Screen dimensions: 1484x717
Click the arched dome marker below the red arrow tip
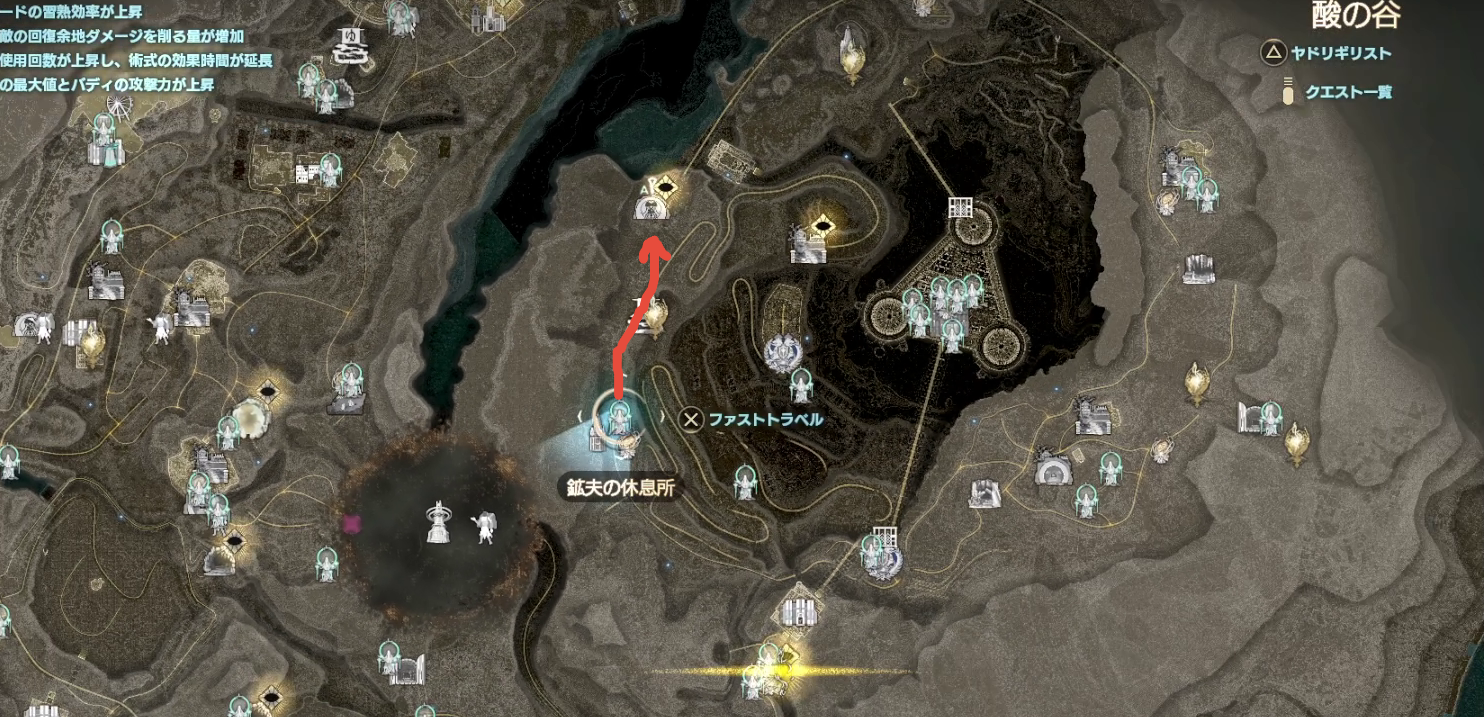(651, 208)
